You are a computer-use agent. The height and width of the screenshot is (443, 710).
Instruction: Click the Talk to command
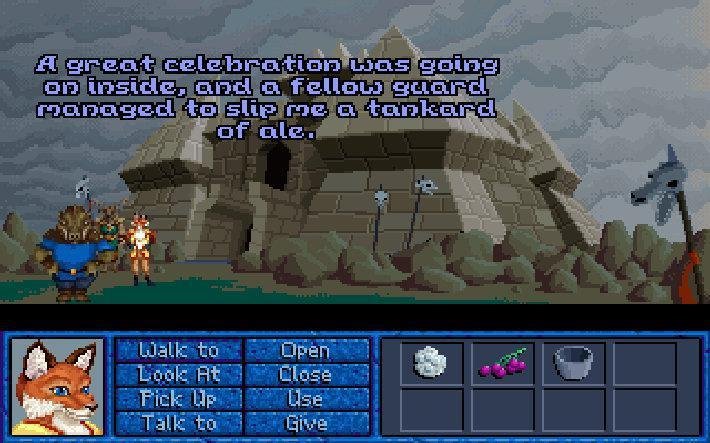pos(179,422)
